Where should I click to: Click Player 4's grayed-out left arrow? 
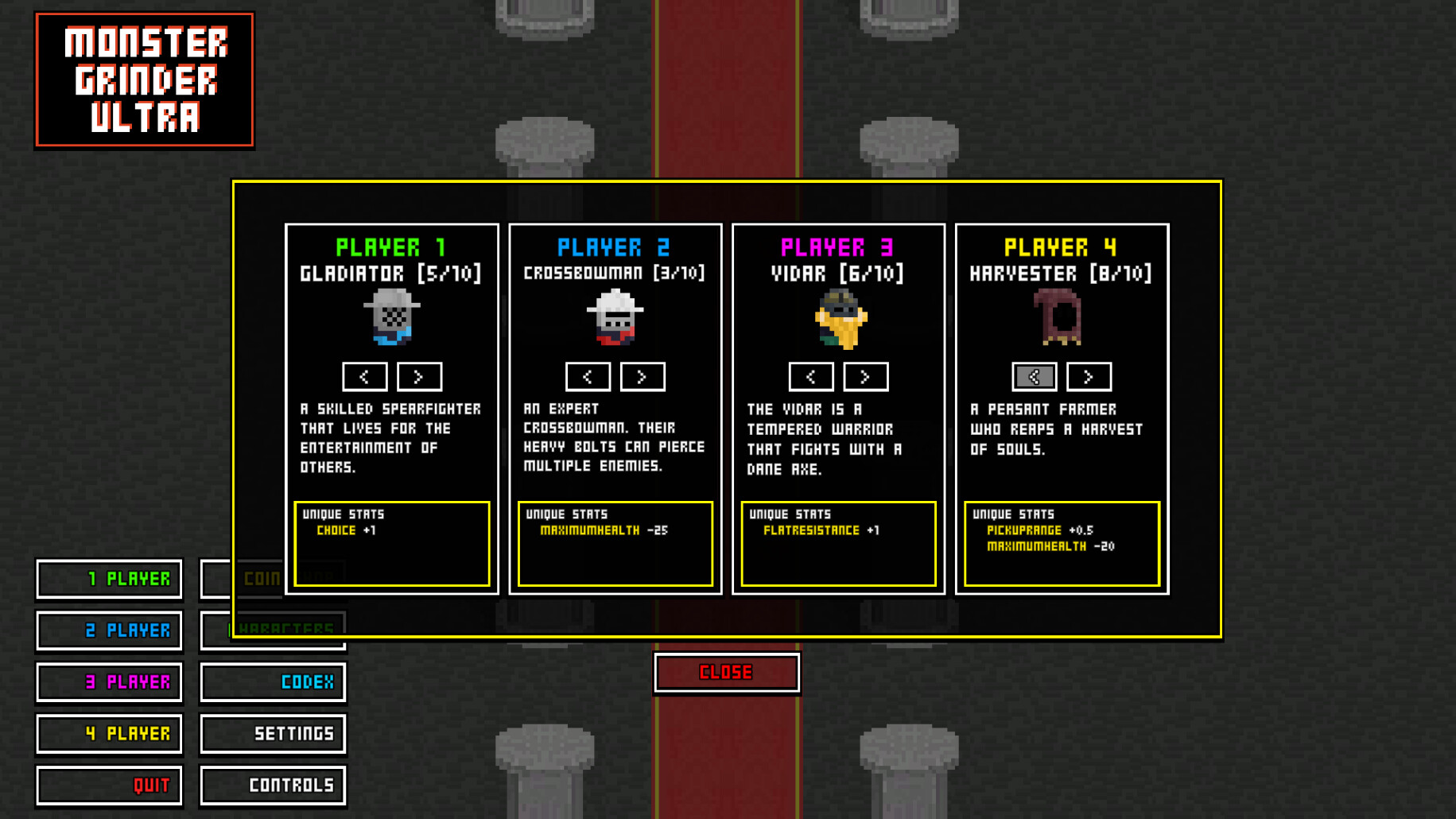[1035, 377]
